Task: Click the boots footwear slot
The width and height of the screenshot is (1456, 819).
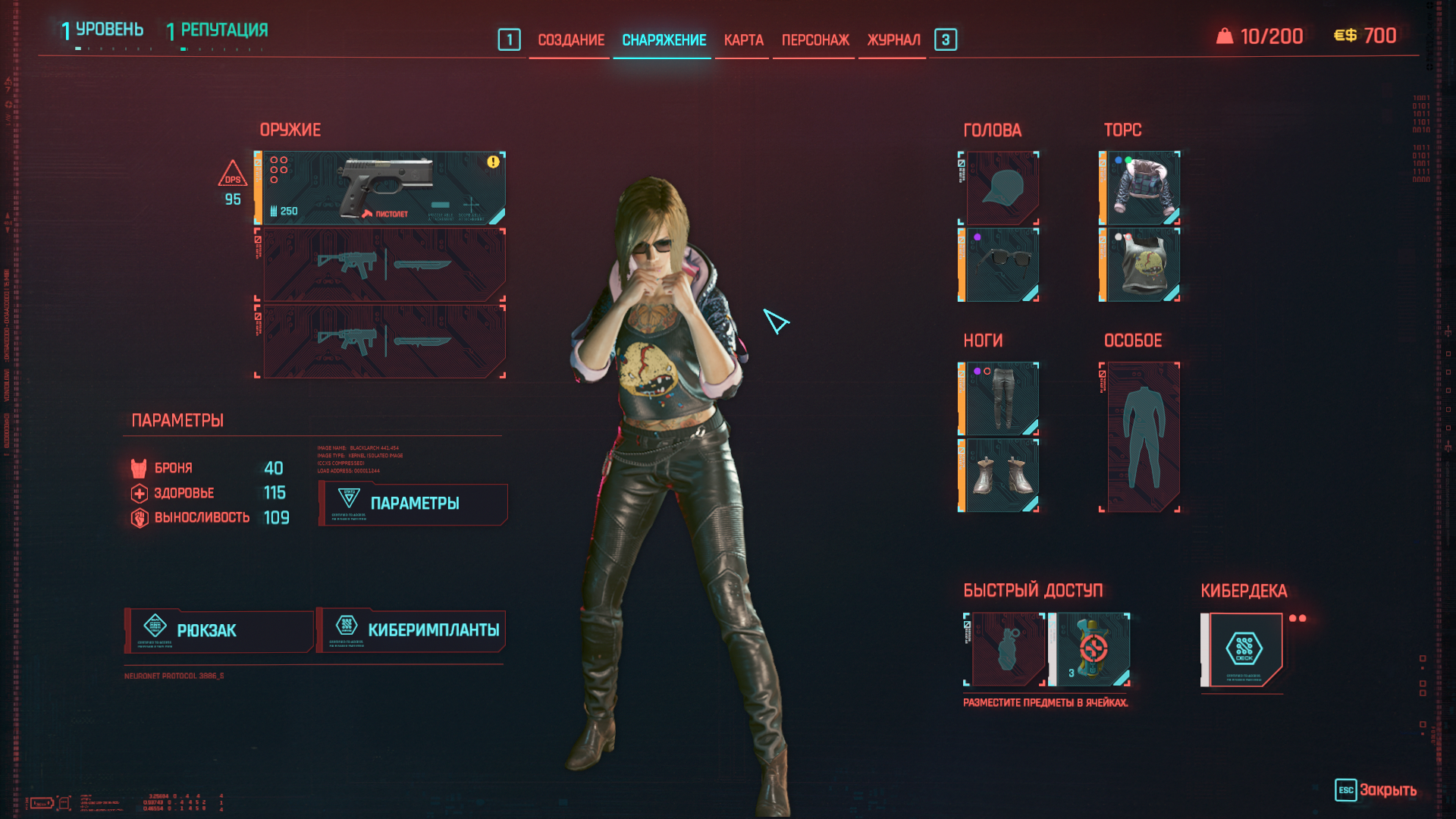Action: click(1001, 475)
